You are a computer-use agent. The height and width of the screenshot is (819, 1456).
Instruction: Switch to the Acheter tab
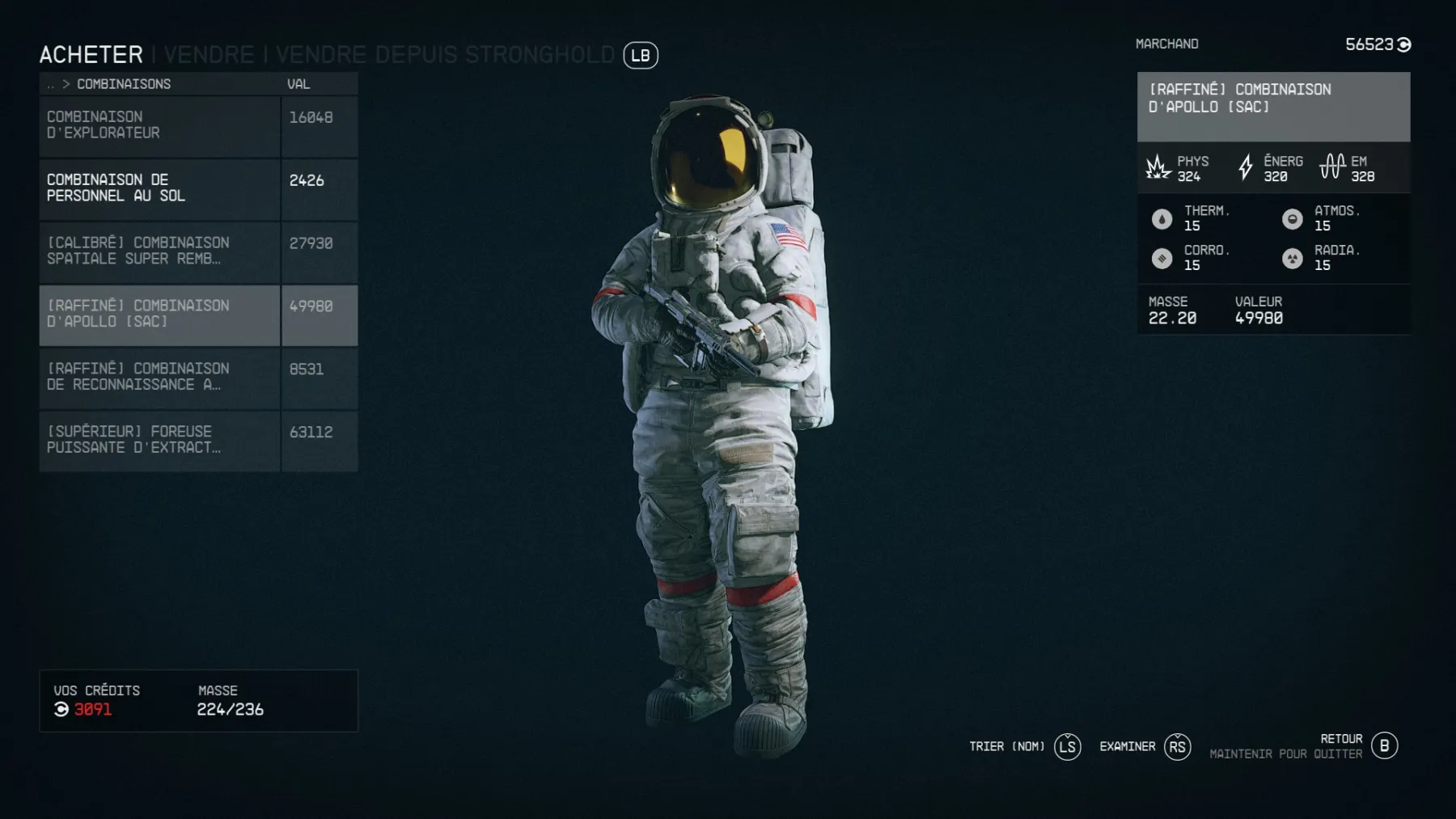pyautogui.click(x=91, y=55)
